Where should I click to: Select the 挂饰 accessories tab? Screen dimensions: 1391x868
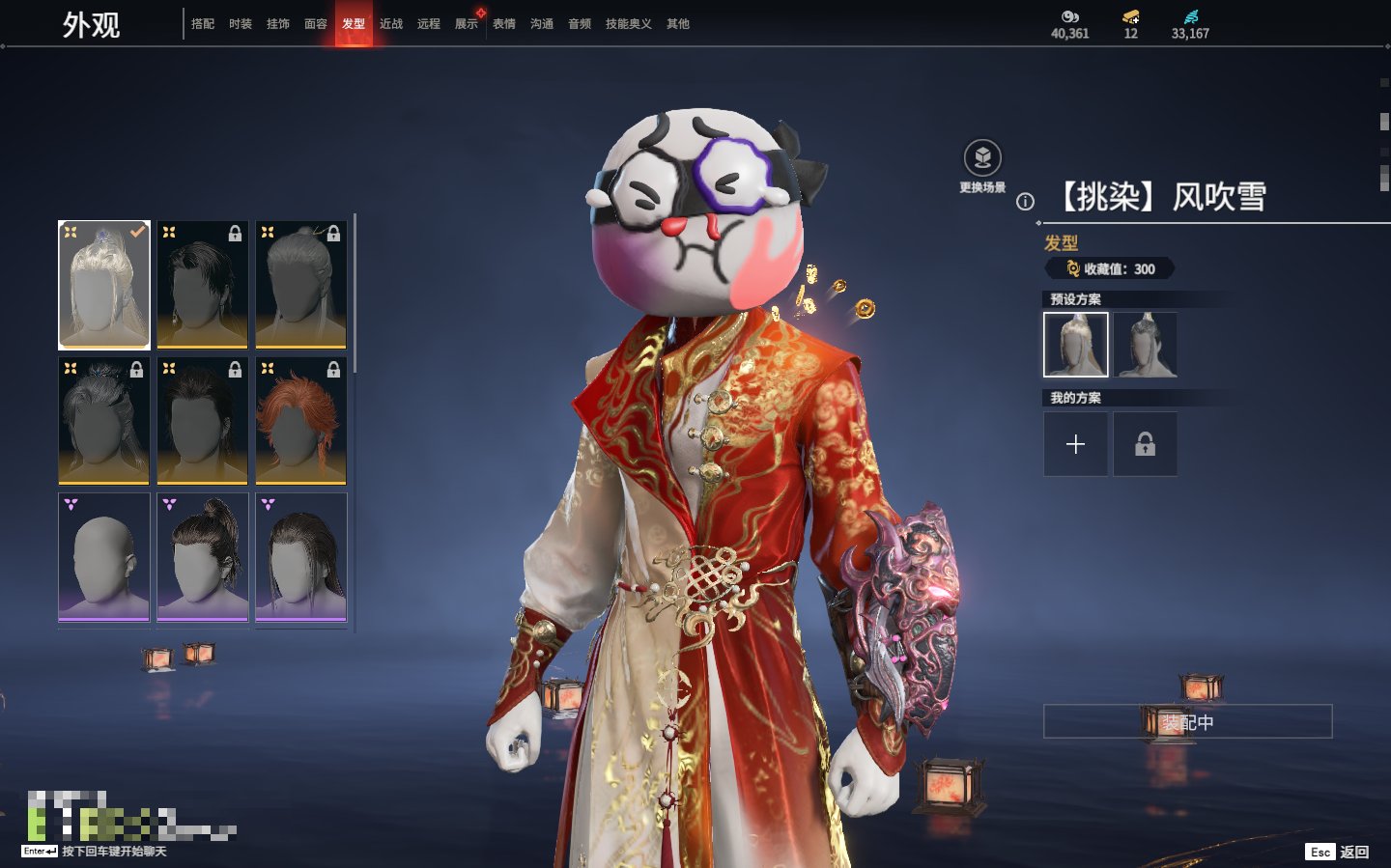tap(278, 24)
